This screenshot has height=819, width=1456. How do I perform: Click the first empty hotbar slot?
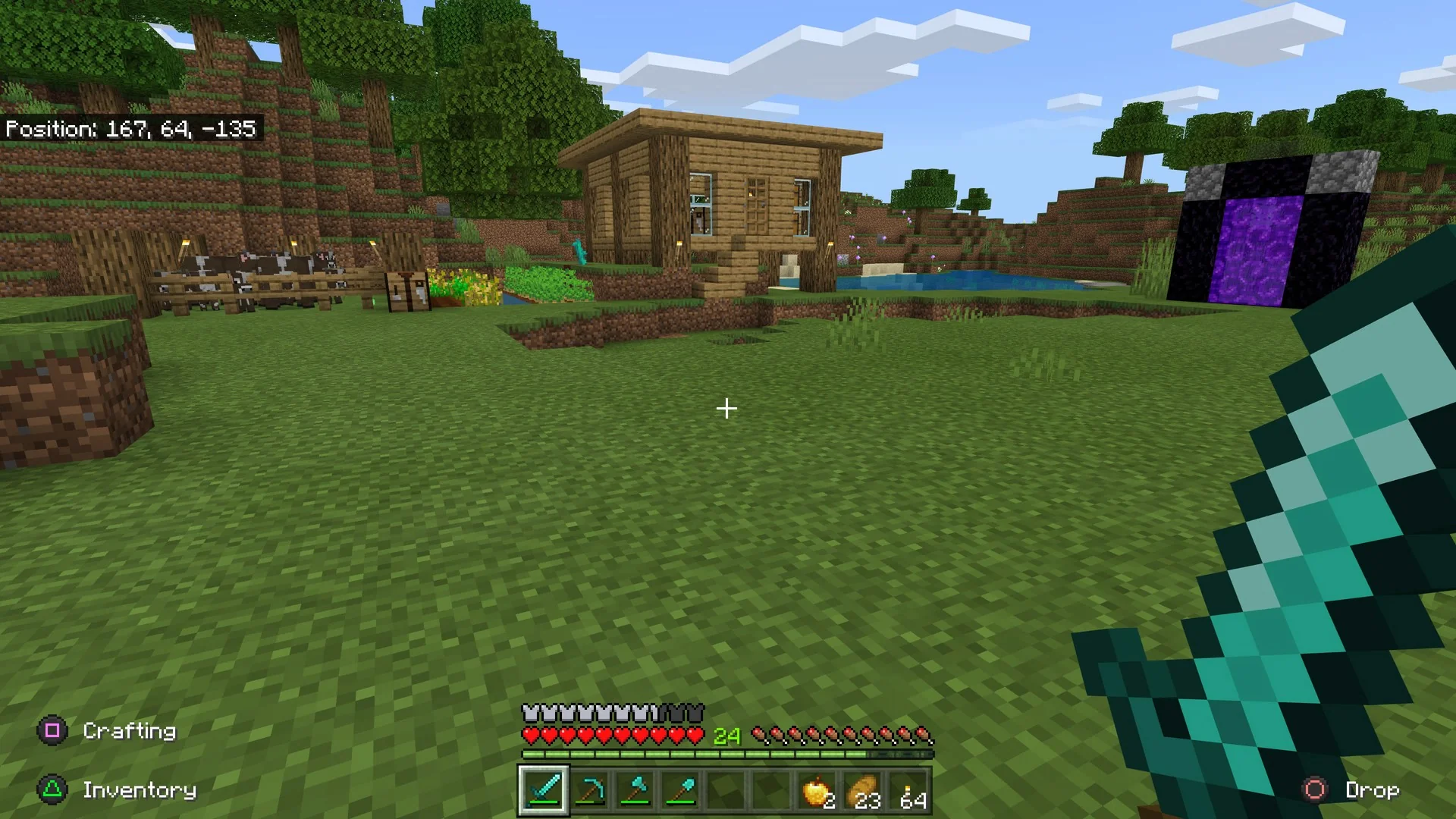coord(726,791)
